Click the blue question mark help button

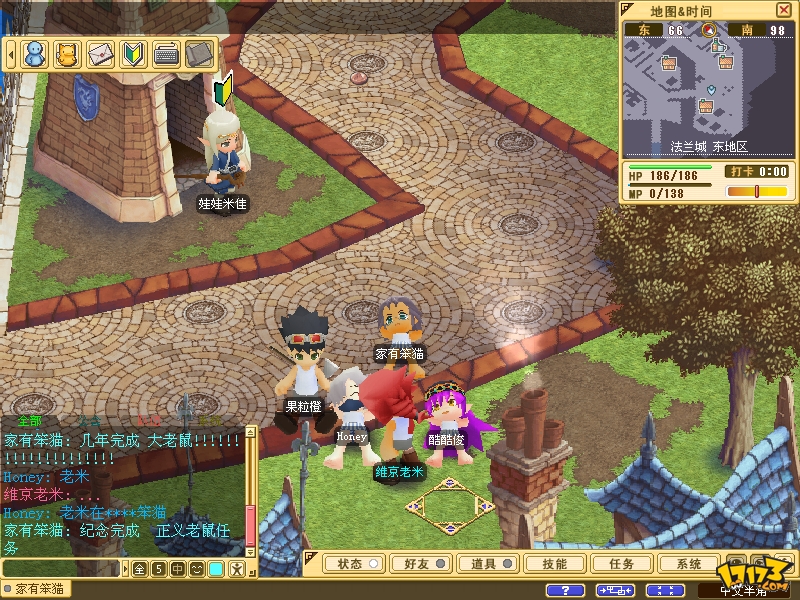566,590
